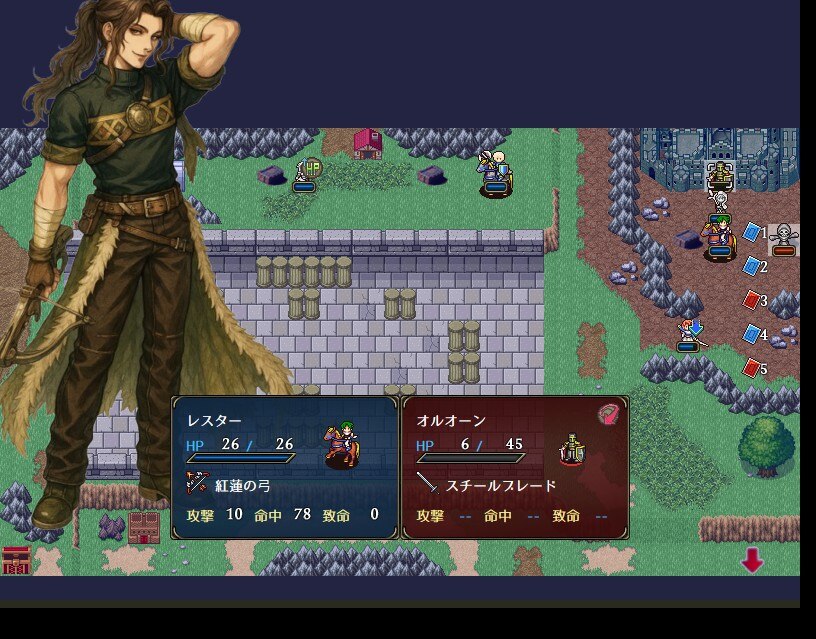The height and width of the screenshot is (639, 816).
Task: Pick the blue turn order card numbered 4
Action: coord(752,334)
